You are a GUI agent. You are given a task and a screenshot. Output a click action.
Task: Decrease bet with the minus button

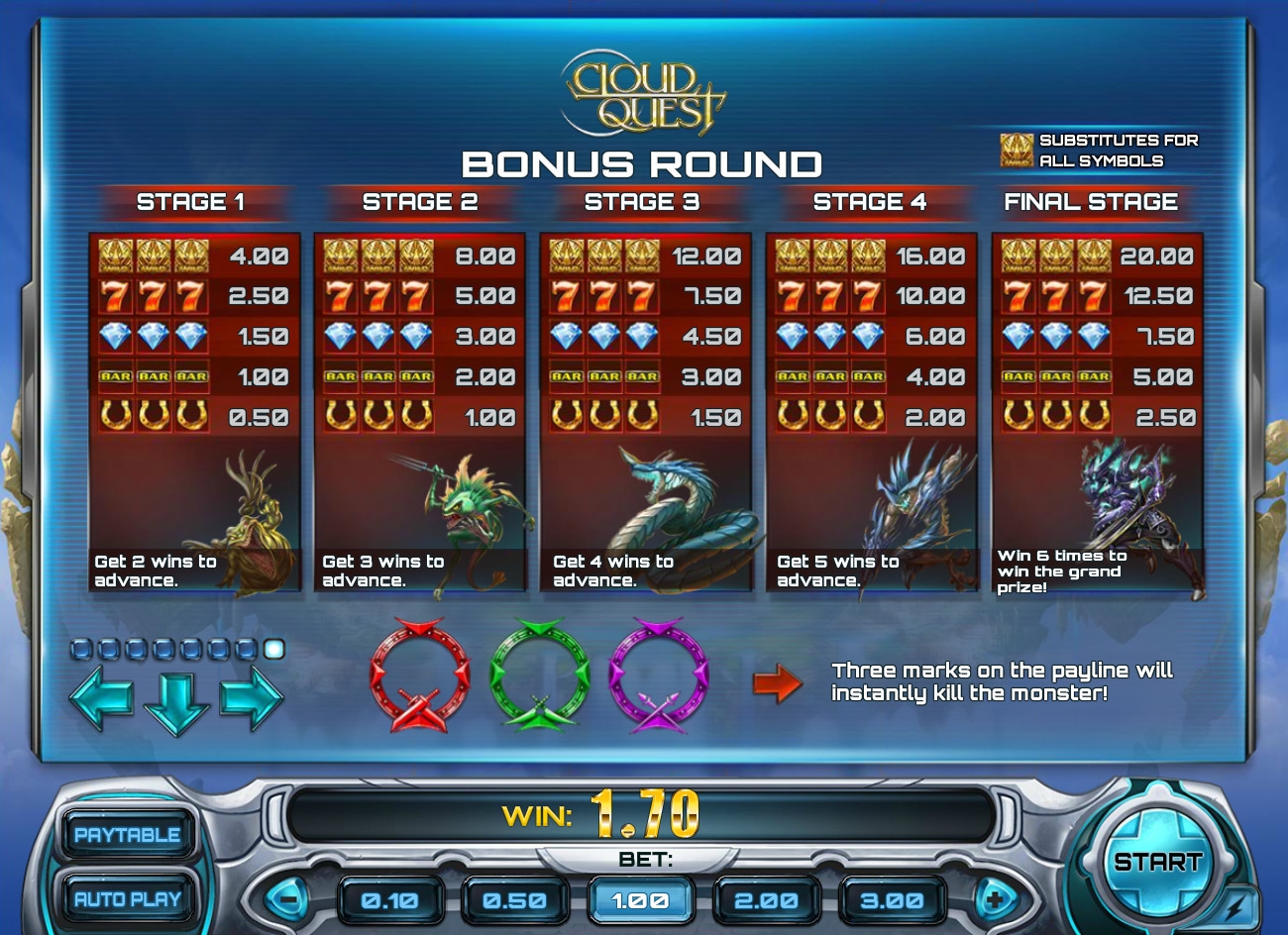(287, 900)
